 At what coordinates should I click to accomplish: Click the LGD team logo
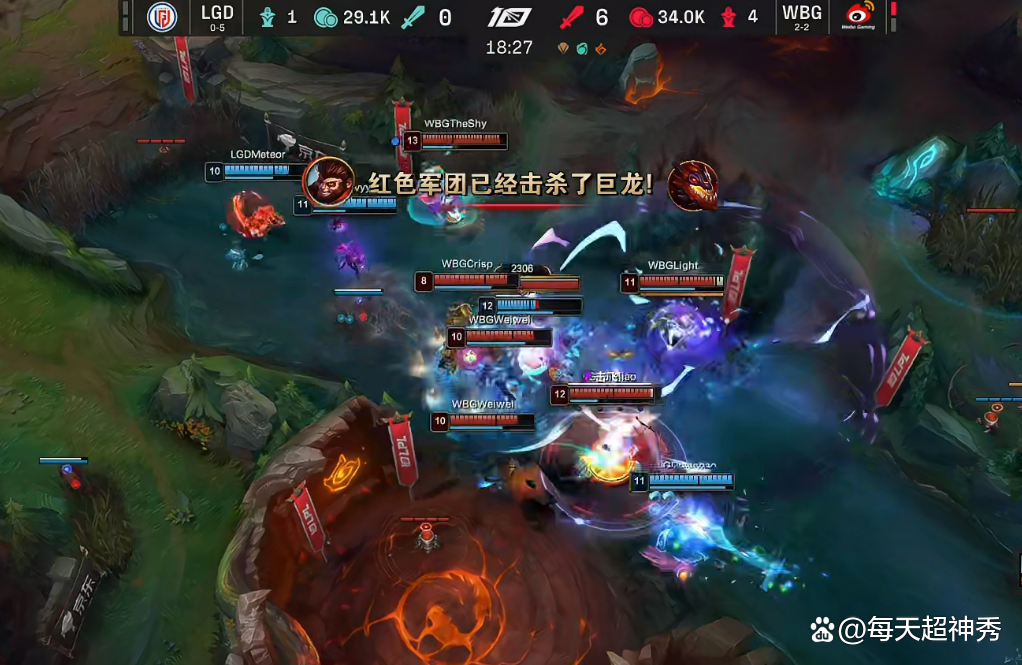point(161,17)
